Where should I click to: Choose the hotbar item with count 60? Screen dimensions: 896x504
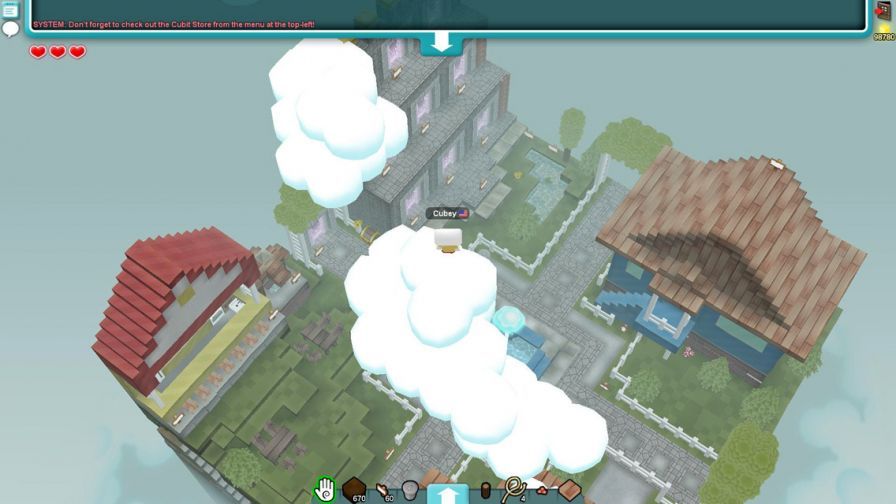coord(383,490)
